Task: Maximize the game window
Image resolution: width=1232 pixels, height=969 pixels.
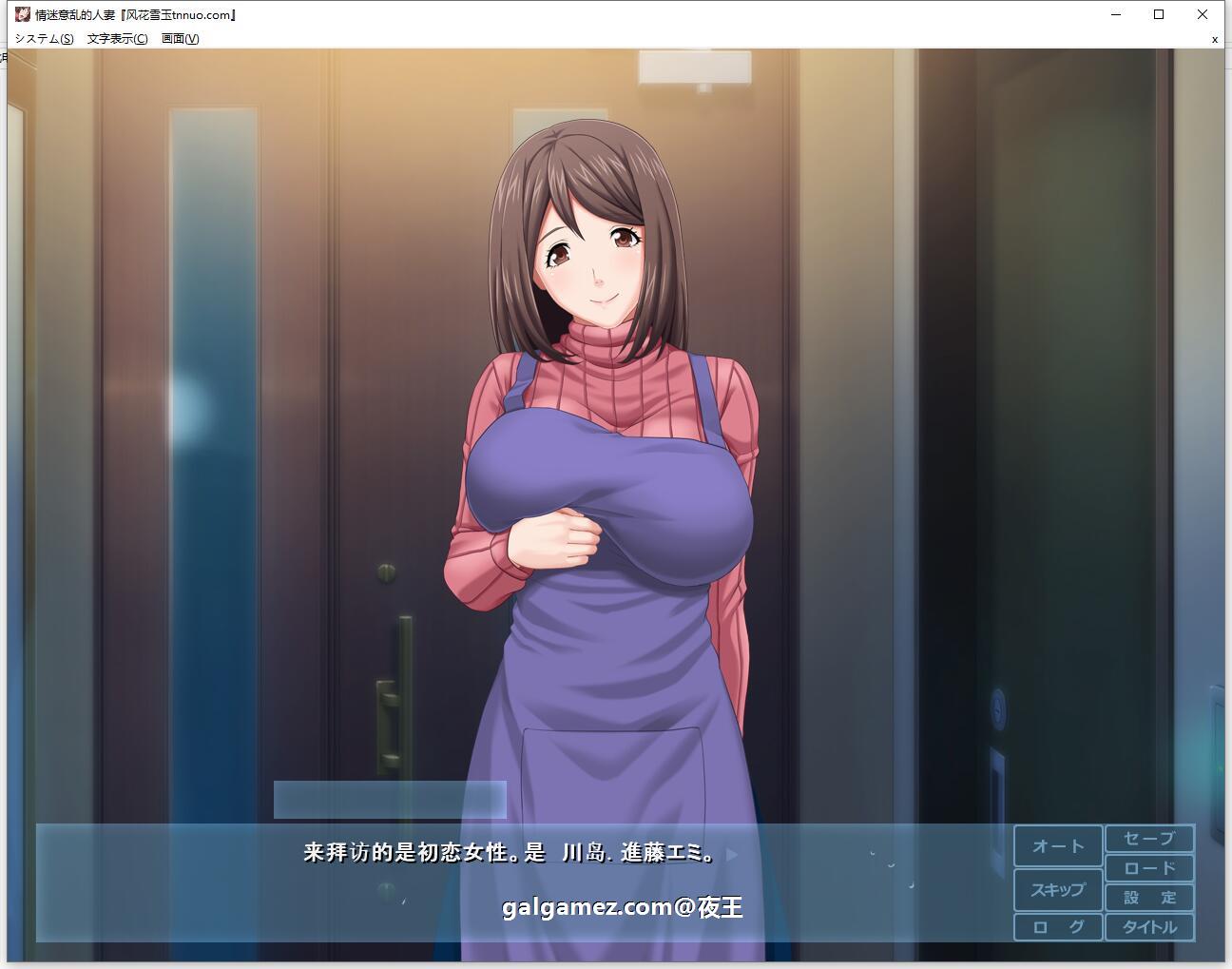Action: (1159, 14)
